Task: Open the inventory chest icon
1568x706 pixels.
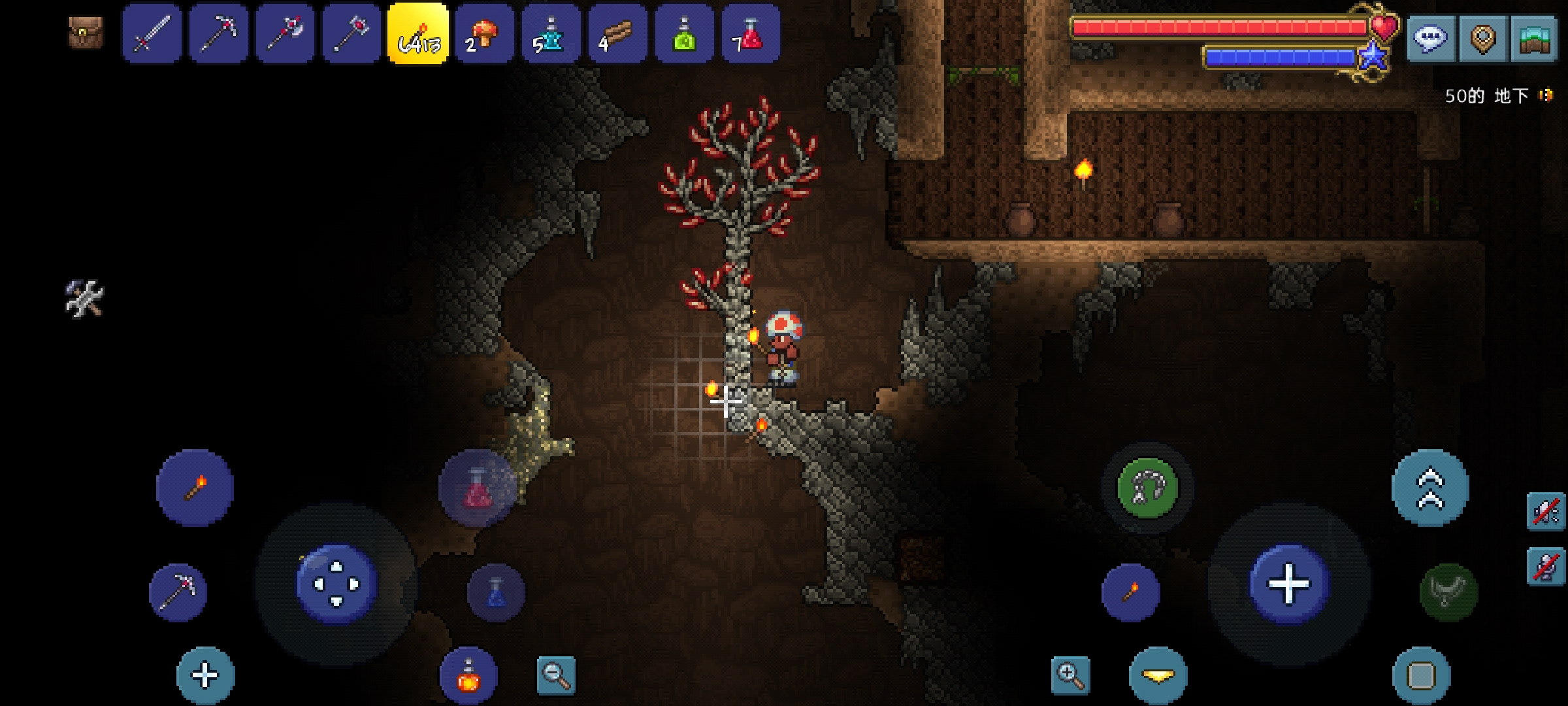Action: (x=86, y=33)
